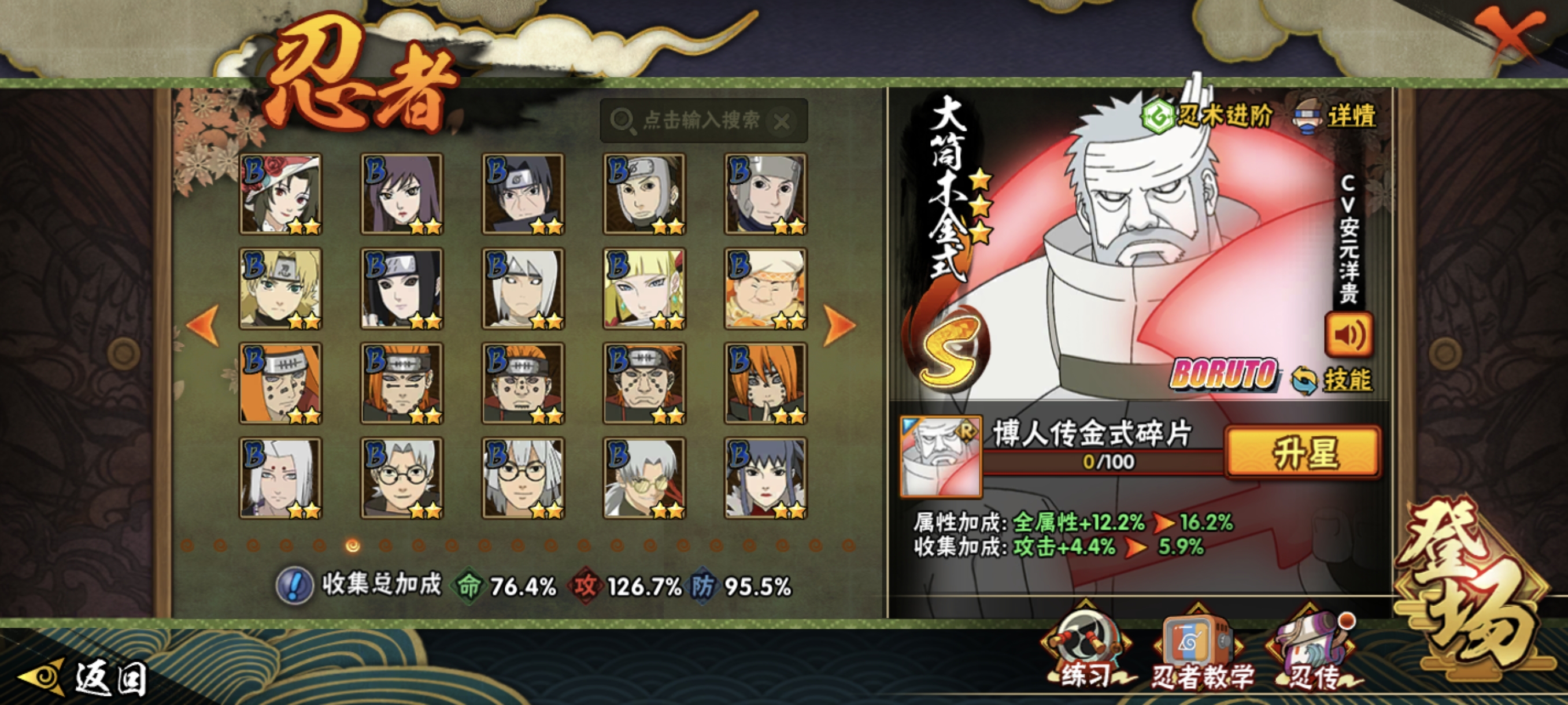Screen dimensions: 1568x705
Task: Click the ninja search input box
Action: 700,120
